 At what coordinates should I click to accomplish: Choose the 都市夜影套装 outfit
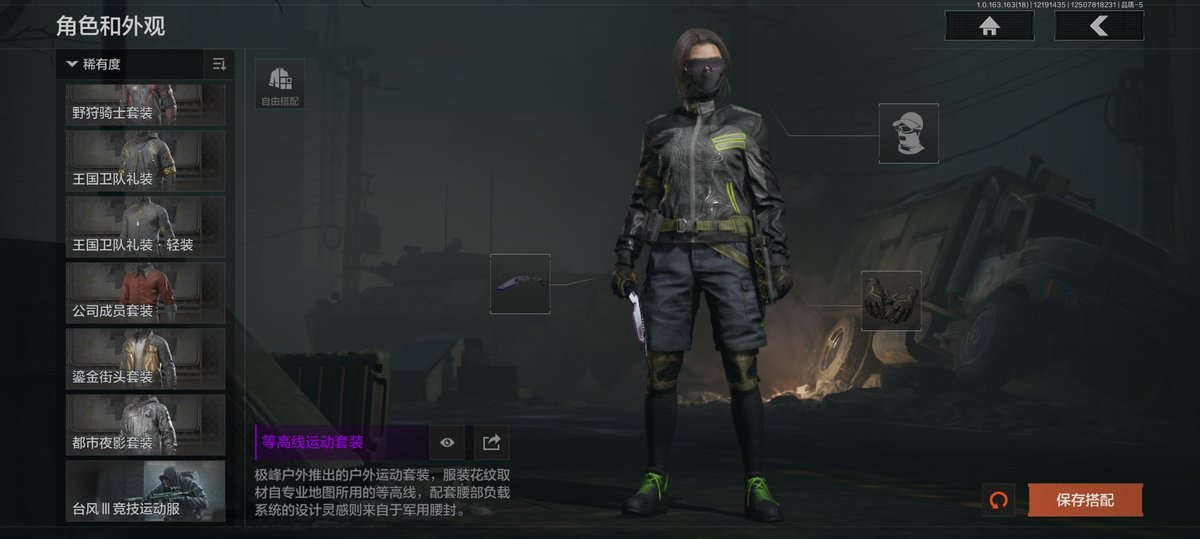145,422
